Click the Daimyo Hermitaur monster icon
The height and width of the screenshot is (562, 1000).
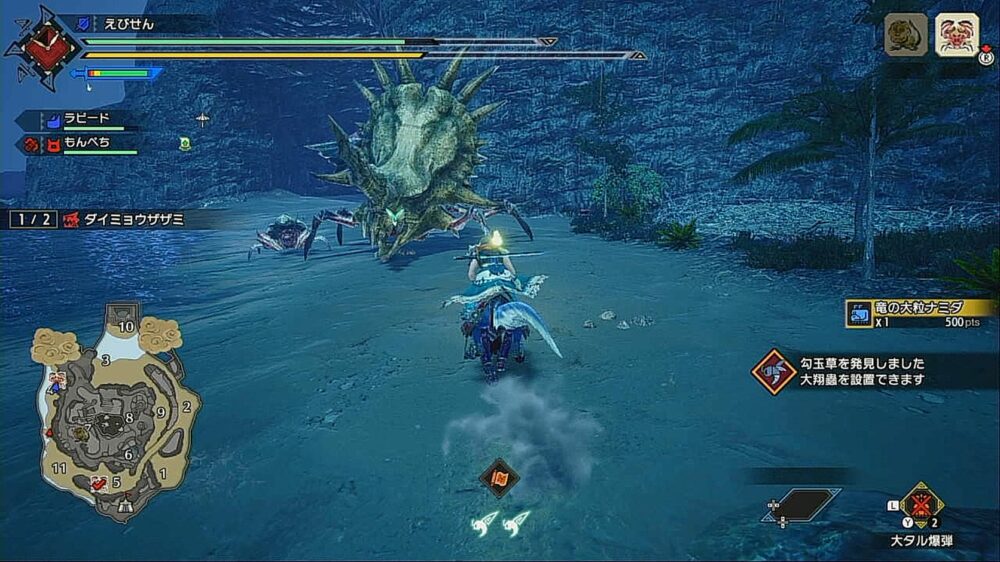(957, 35)
